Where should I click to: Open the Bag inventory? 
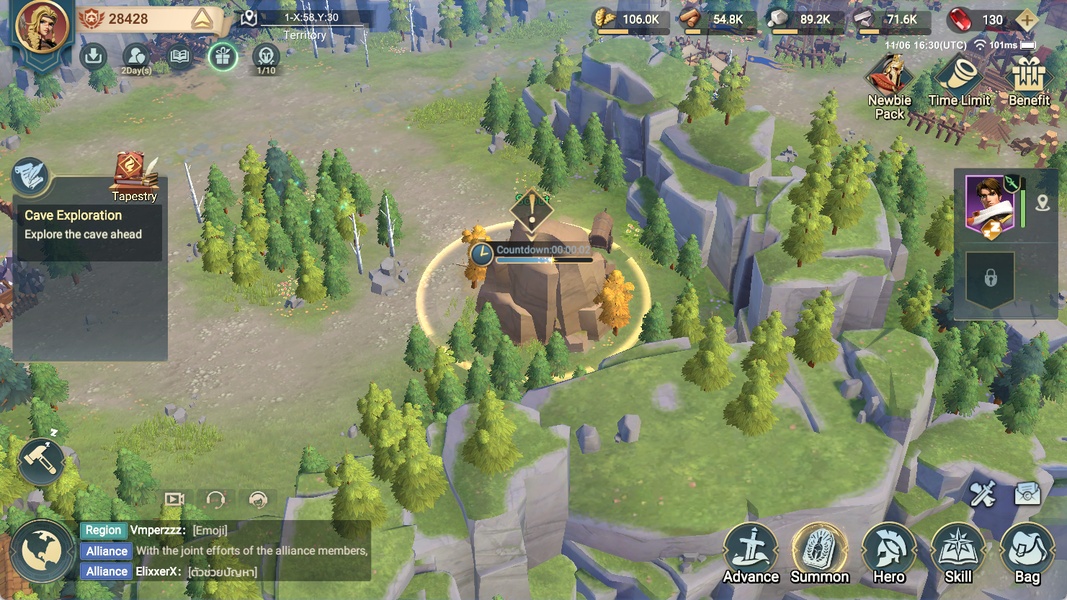pyautogui.click(x=1027, y=553)
